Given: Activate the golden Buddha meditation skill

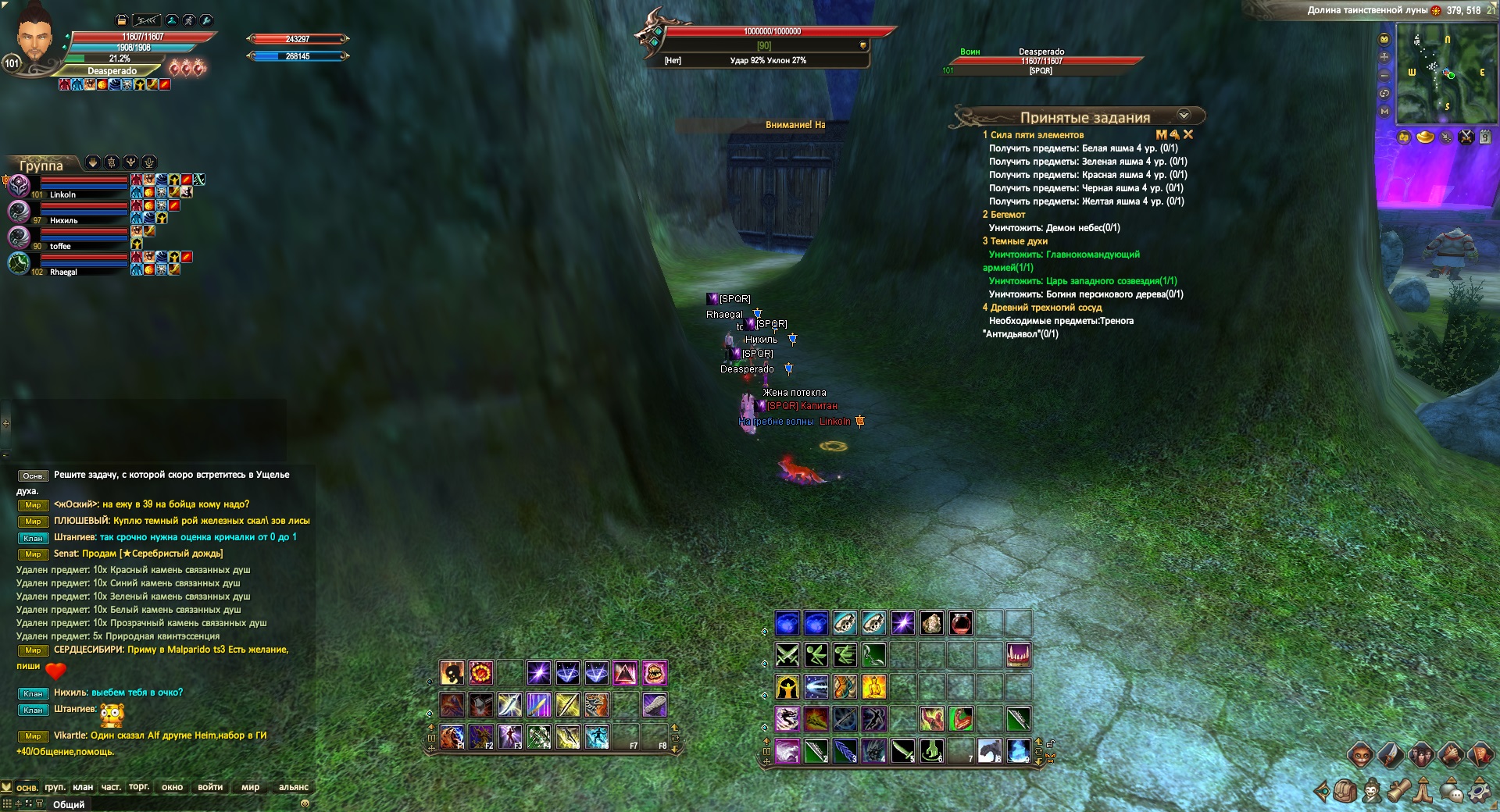Looking at the screenshot, I should 874,687.
